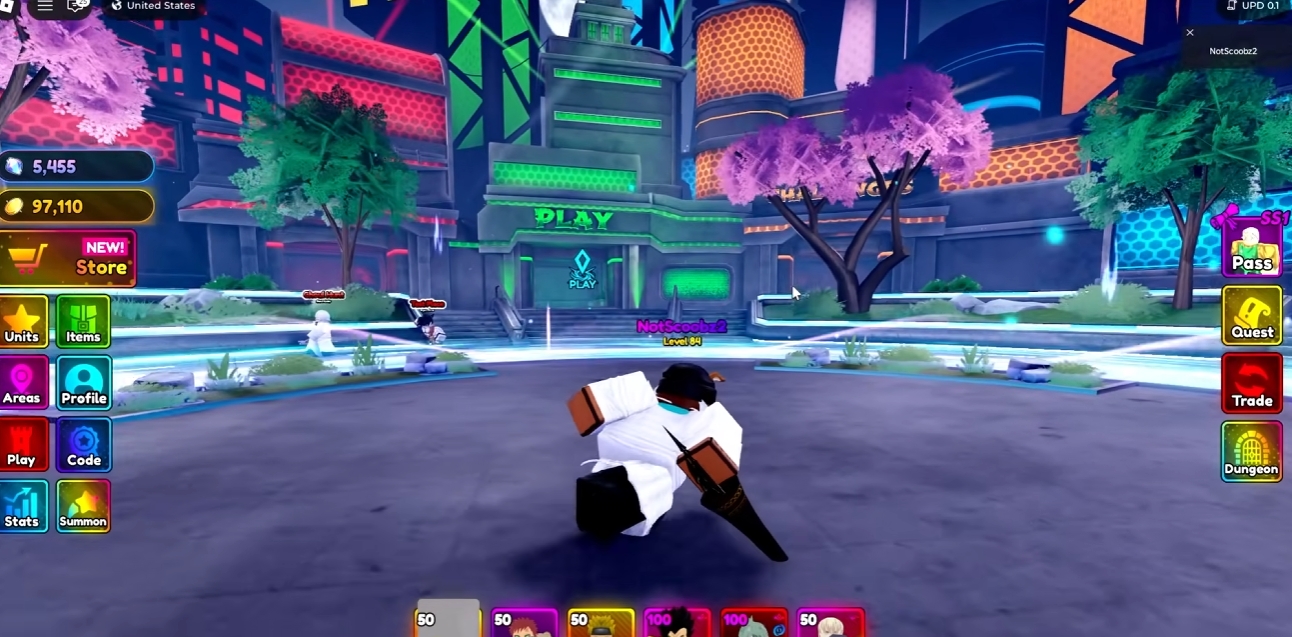Image resolution: width=1292 pixels, height=637 pixels.
Task: Select the red-haired unit hotbar slot
Action: coord(525,623)
